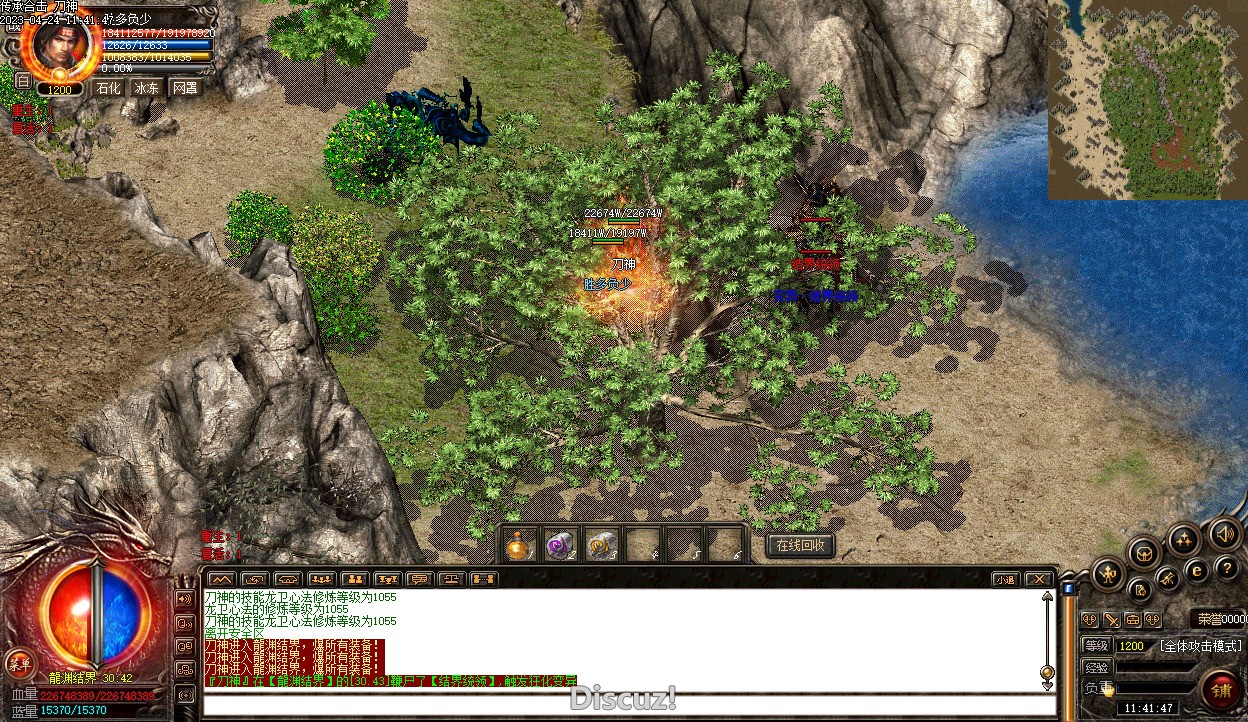Viewport: 1248px width, 722px height.
Task: Open the round 菜单 menu button
Action: click(19, 661)
